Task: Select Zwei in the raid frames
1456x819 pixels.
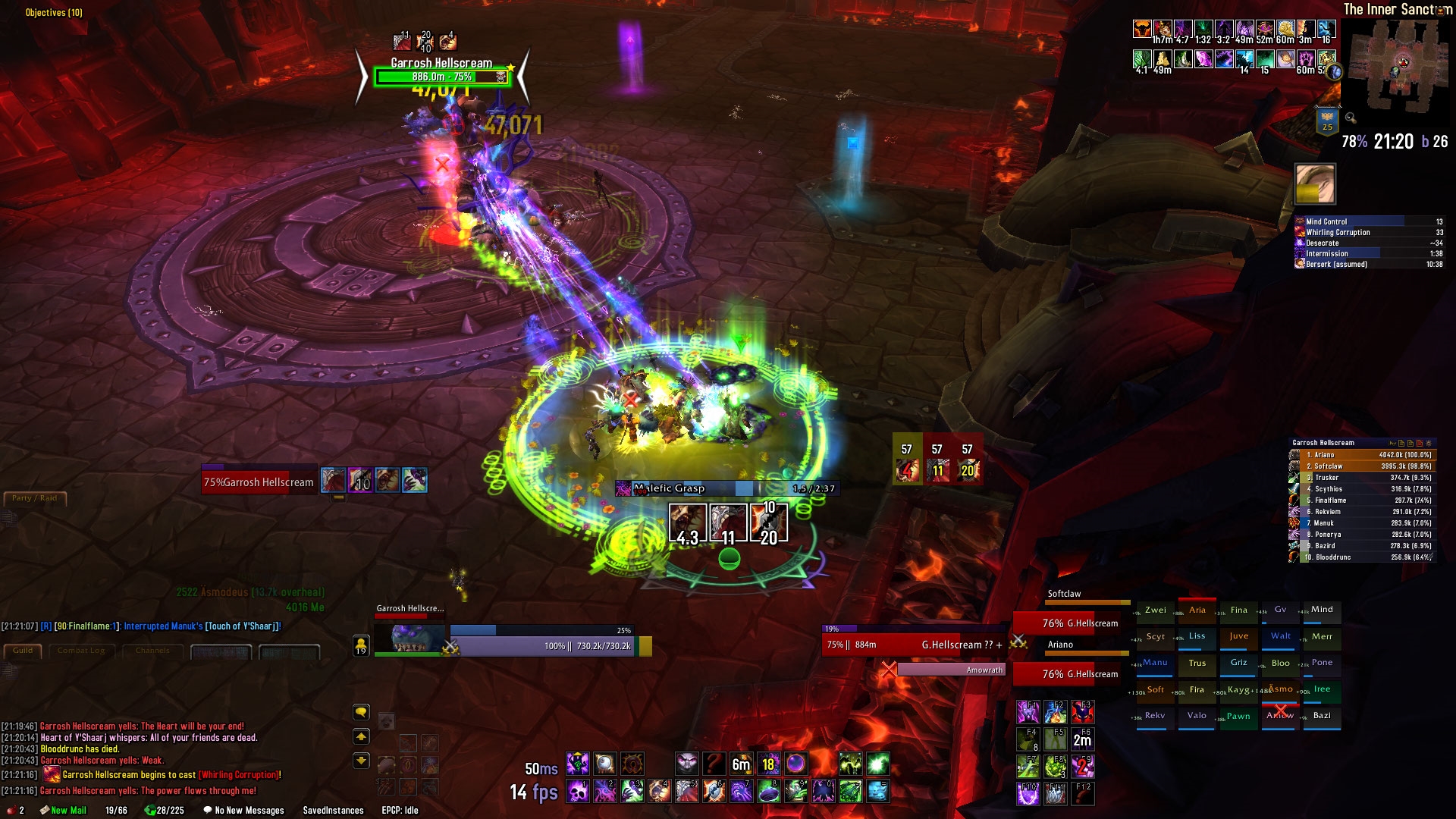Action: click(x=1156, y=610)
